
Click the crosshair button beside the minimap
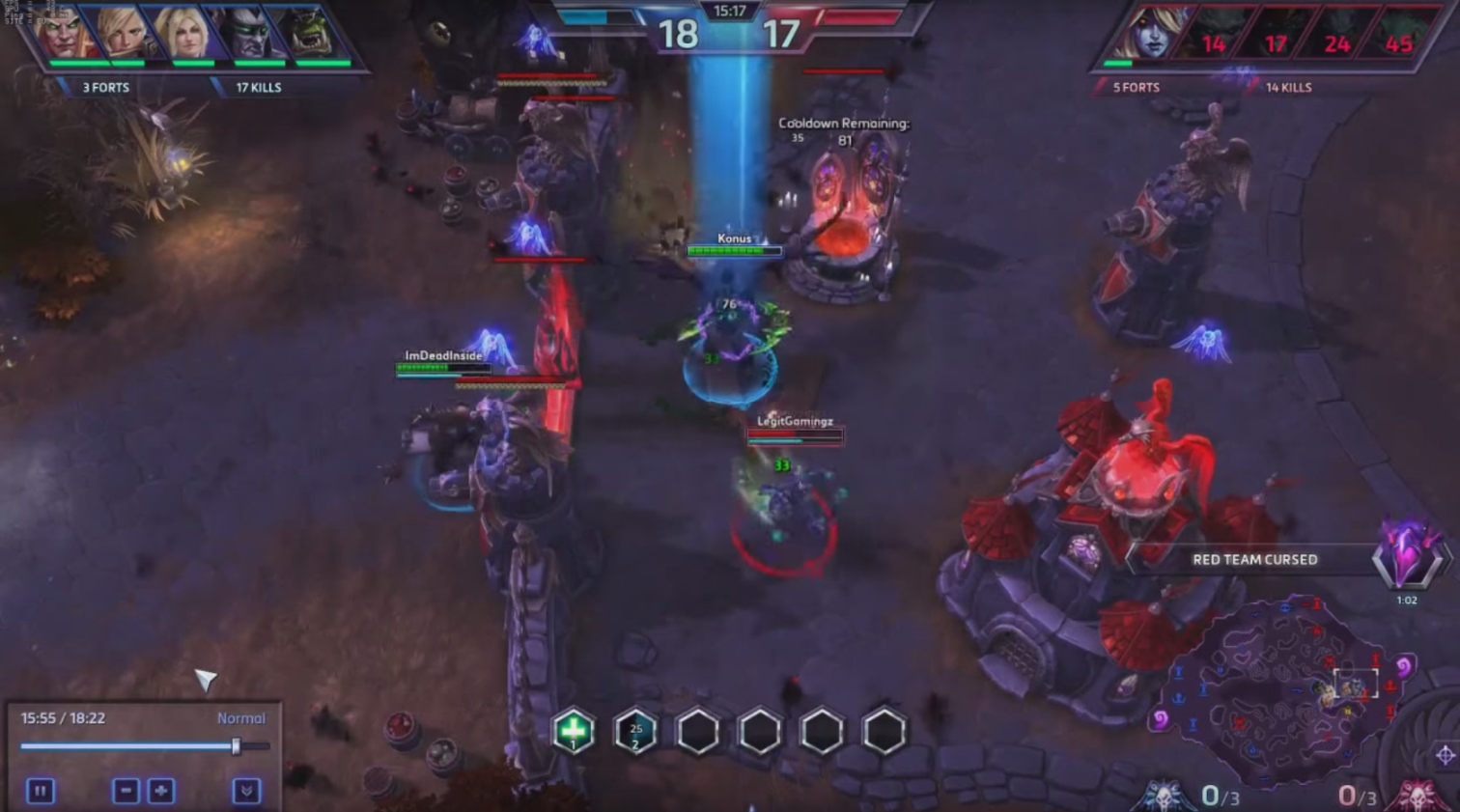tap(1445, 755)
